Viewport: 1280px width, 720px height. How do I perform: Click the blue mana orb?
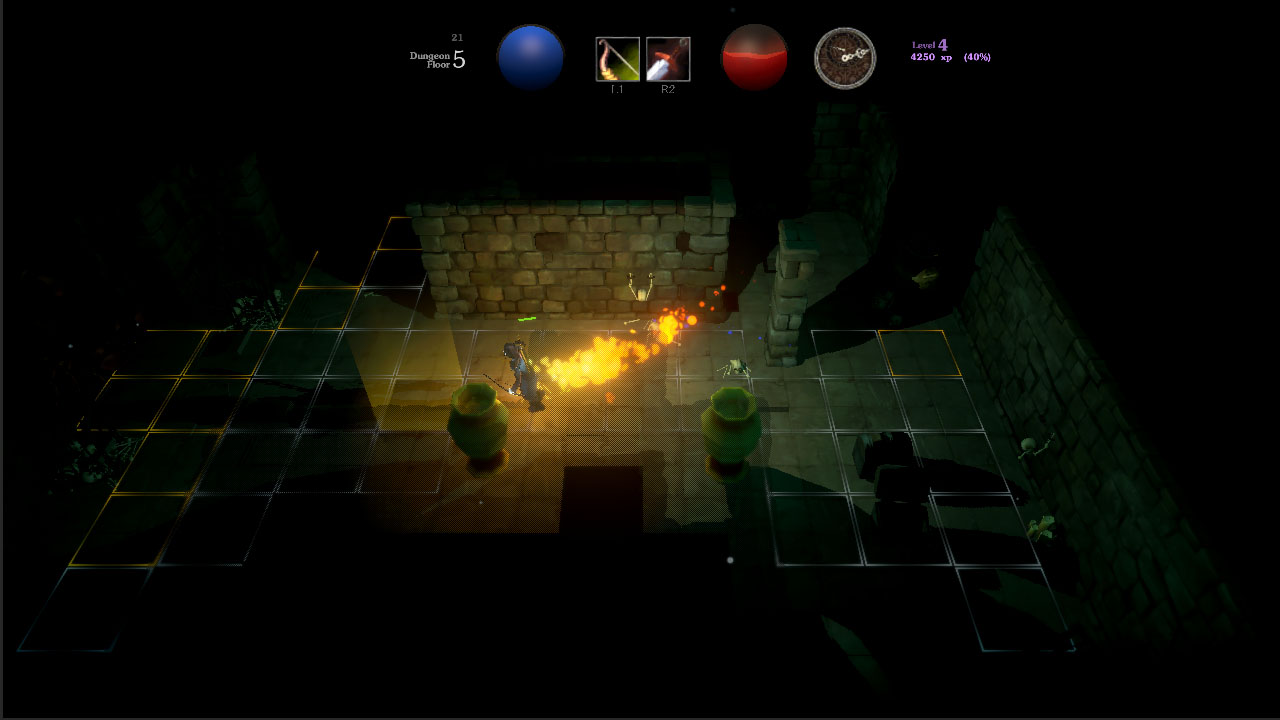click(x=531, y=57)
